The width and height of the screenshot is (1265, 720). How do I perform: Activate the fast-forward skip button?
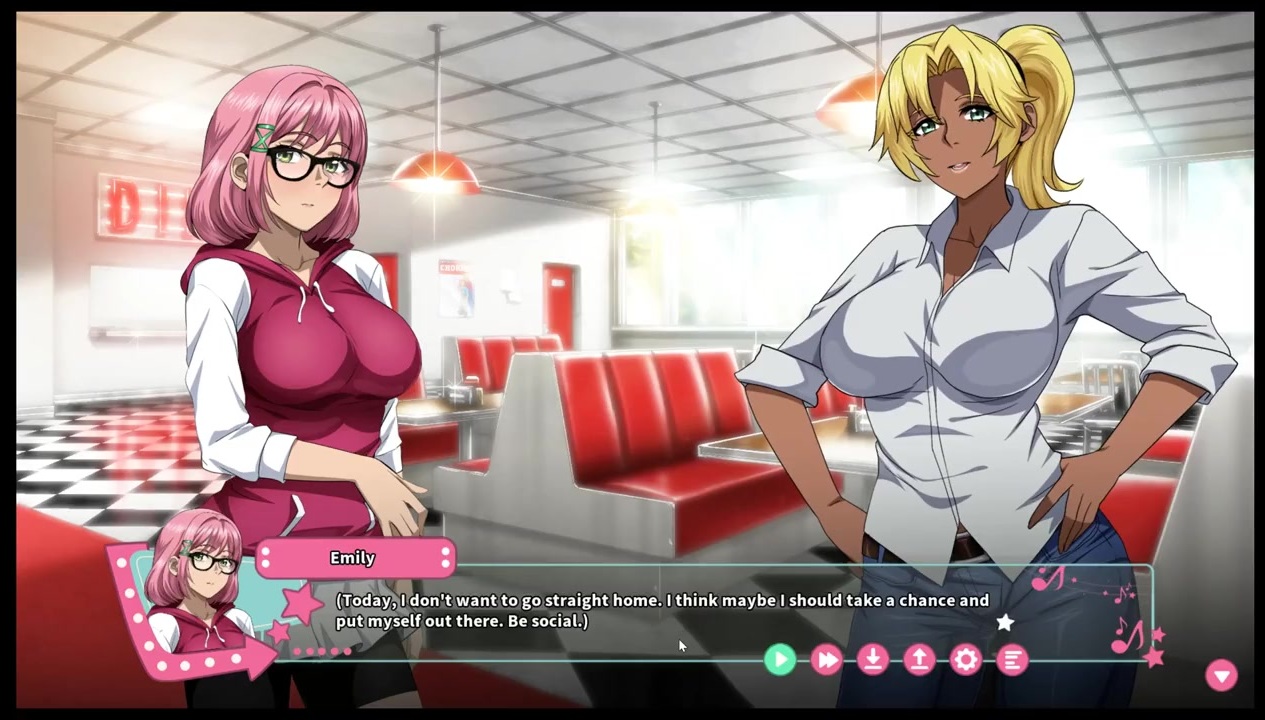[x=827, y=660]
